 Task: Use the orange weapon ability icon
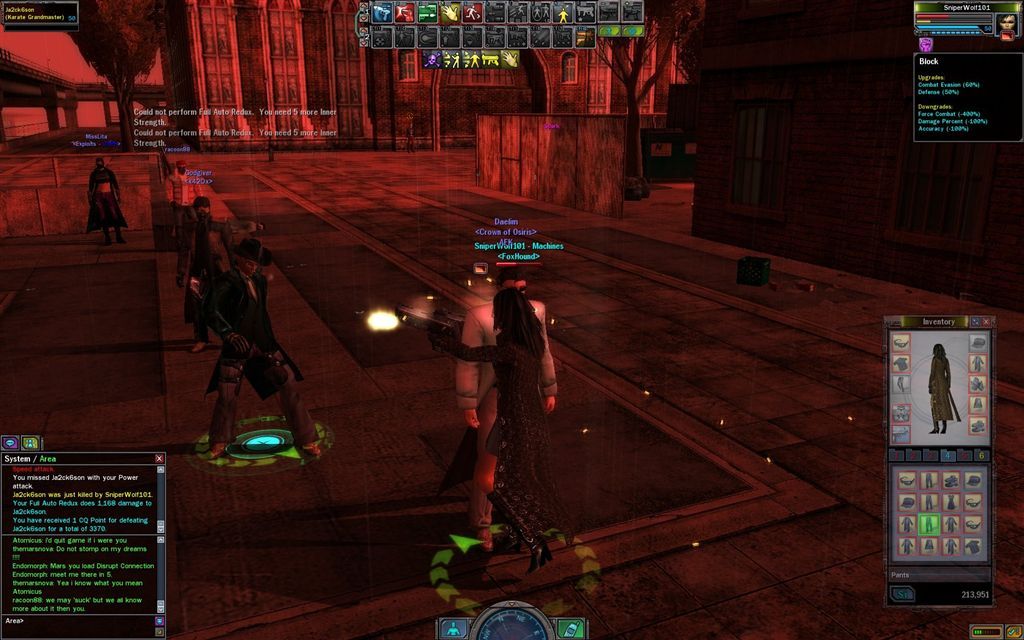click(585, 37)
